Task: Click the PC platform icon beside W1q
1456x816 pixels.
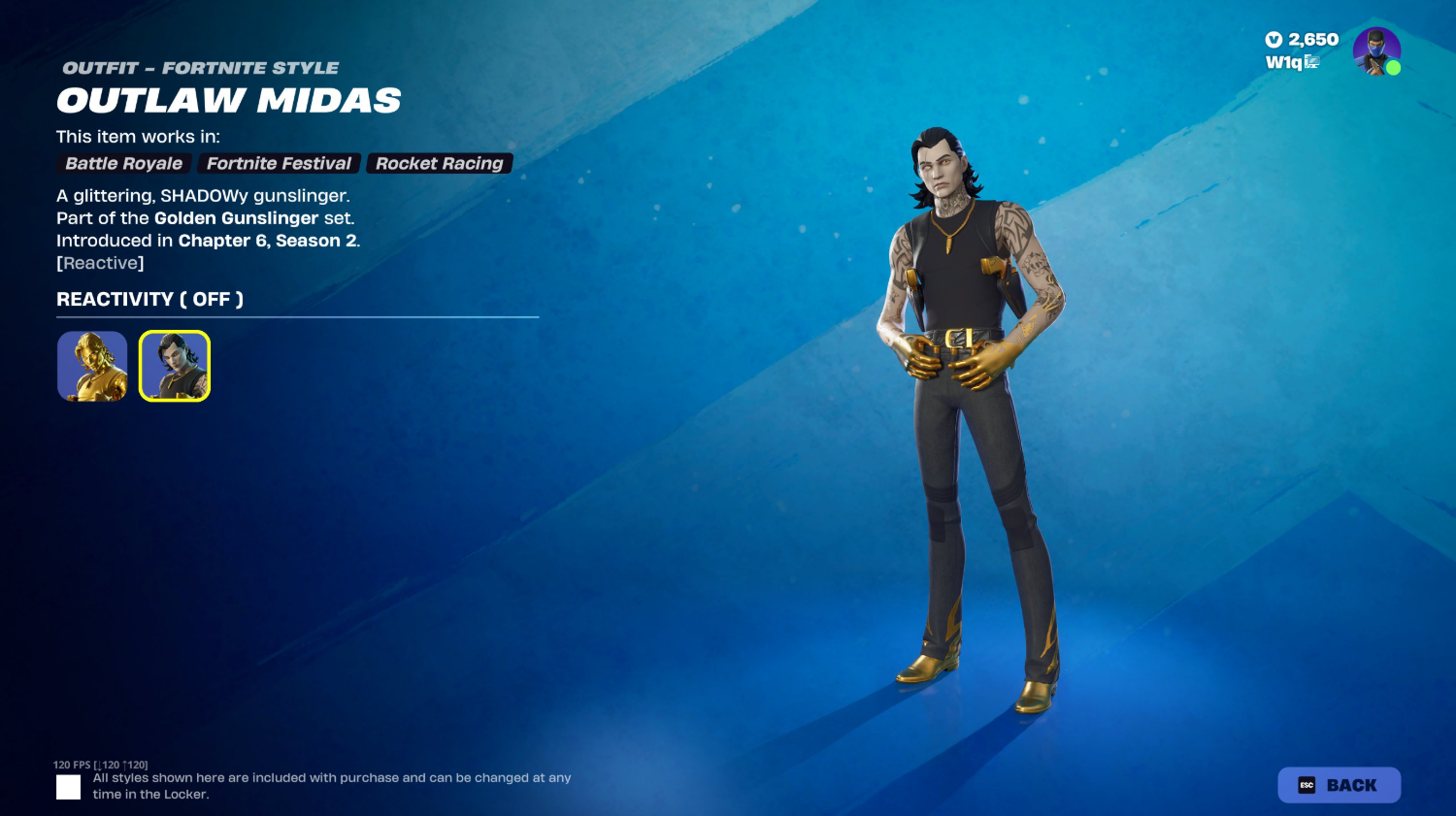Action: pos(1312,61)
